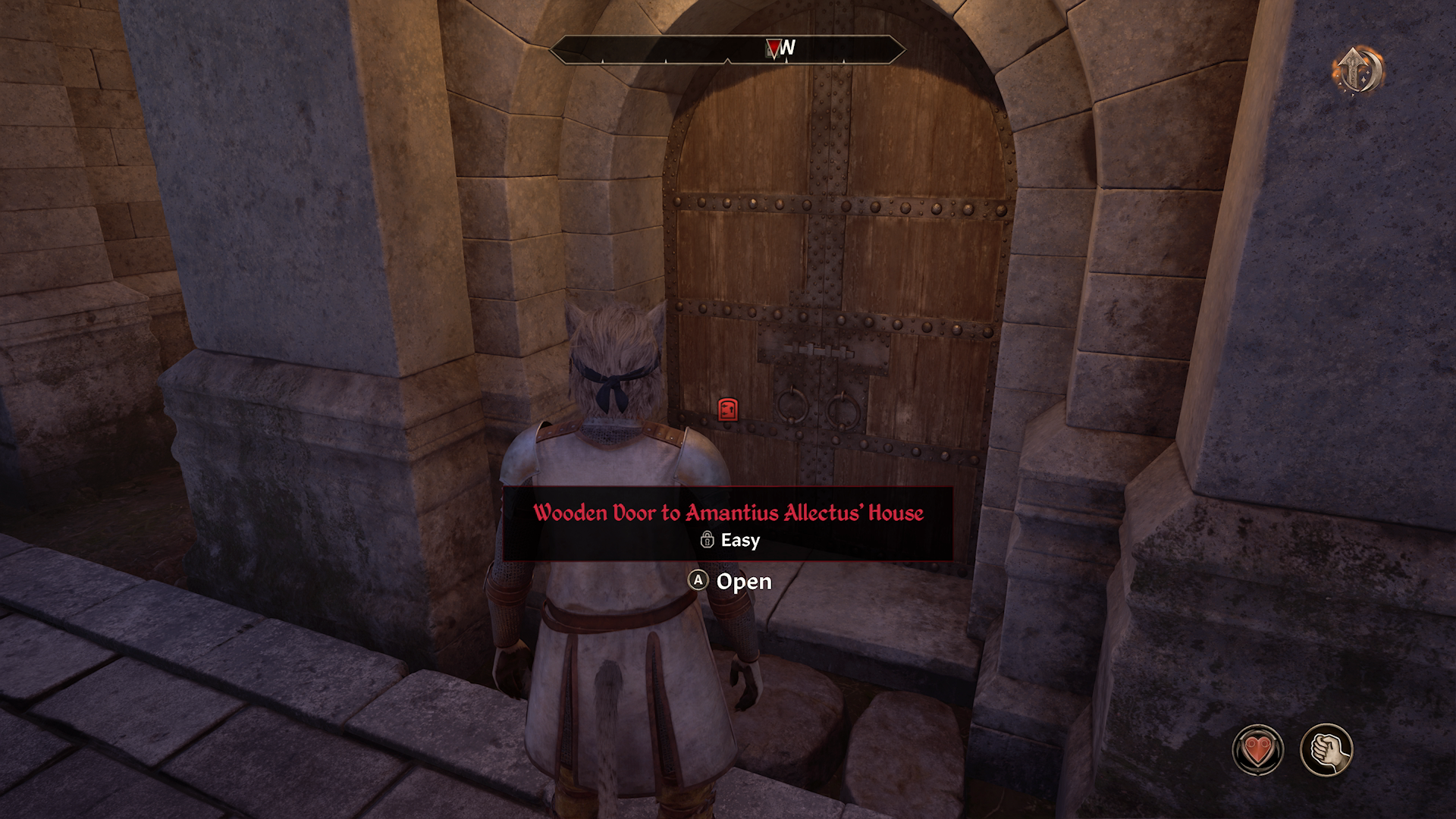
Task: Click the padlock icon beside Easy
Action: [708, 541]
